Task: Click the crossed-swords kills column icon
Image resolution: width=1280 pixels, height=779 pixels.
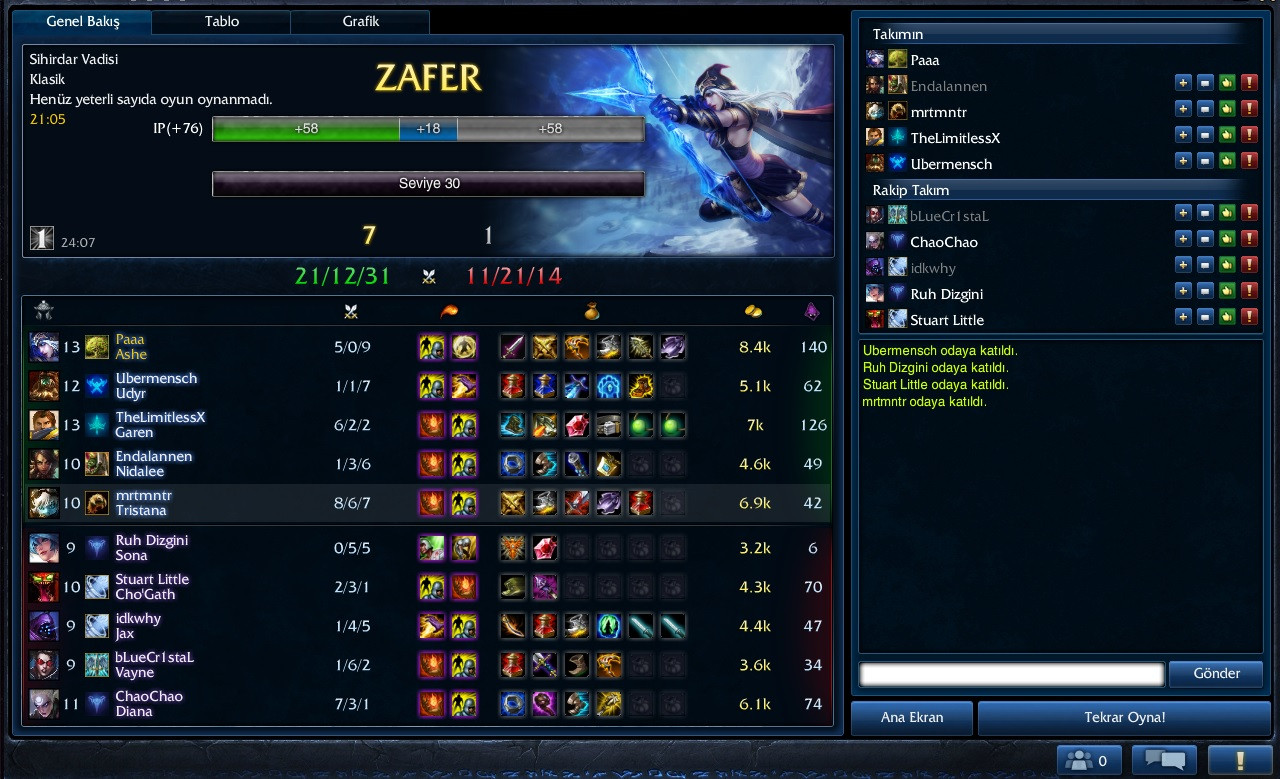Action: point(350,311)
